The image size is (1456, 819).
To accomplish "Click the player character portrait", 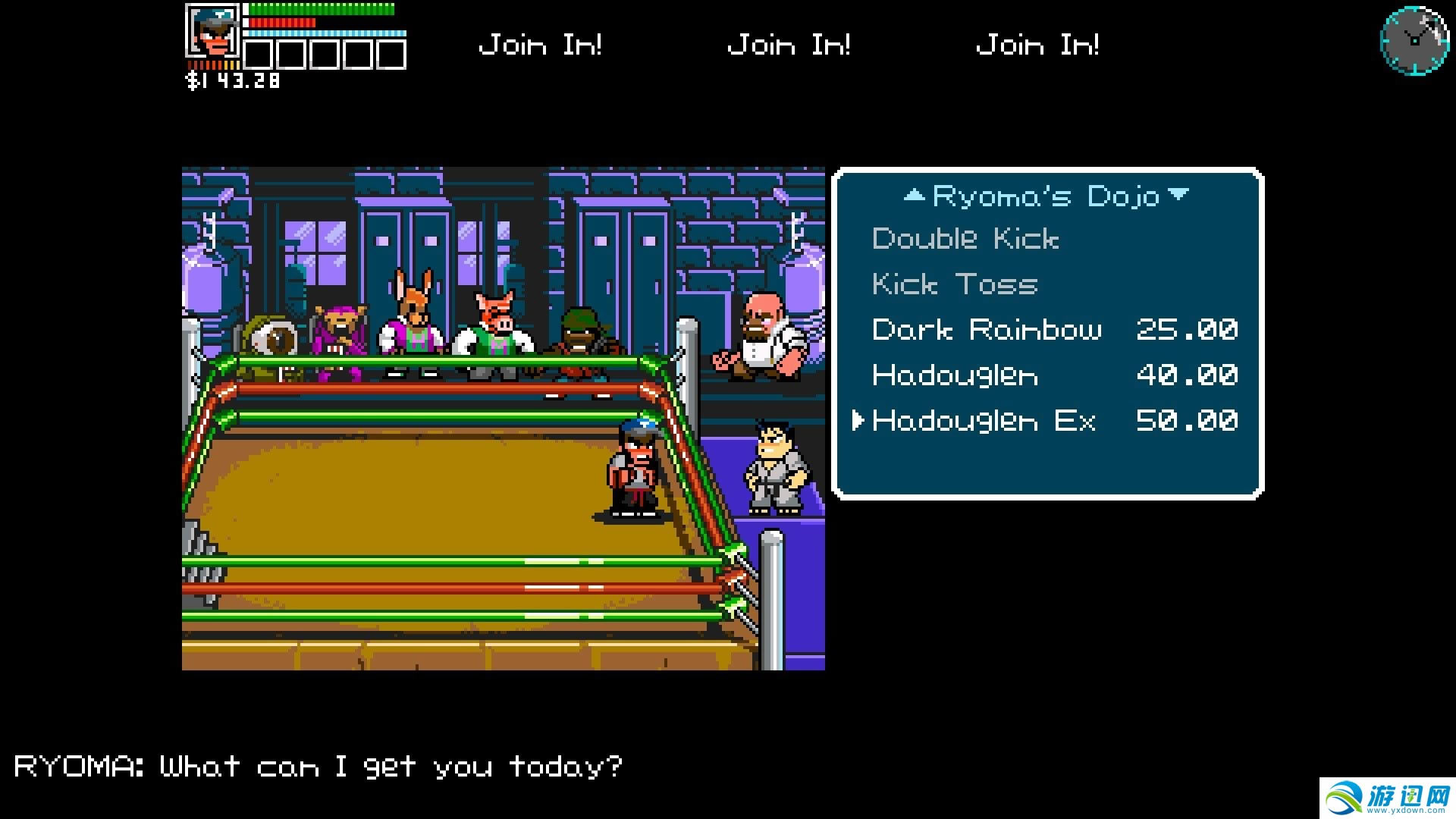I will pyautogui.click(x=213, y=32).
